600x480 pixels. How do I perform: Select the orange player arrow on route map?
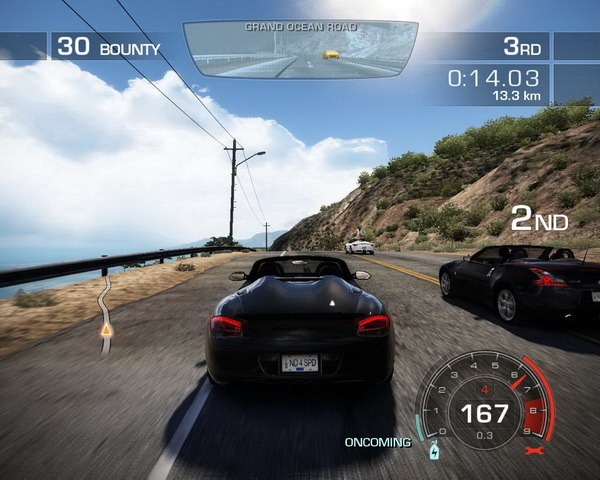[105, 327]
